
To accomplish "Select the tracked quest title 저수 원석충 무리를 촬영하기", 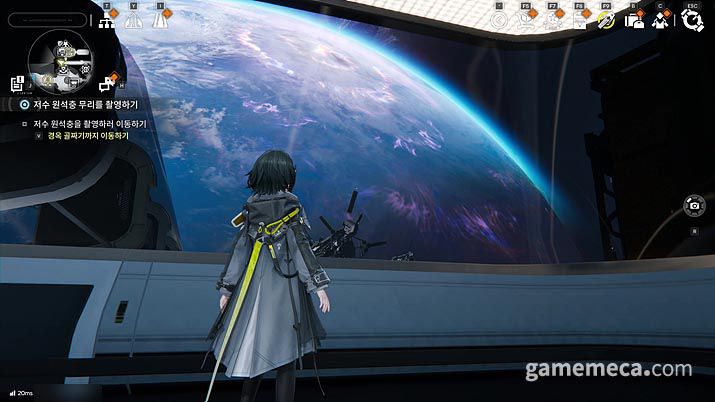I will pos(84,104).
